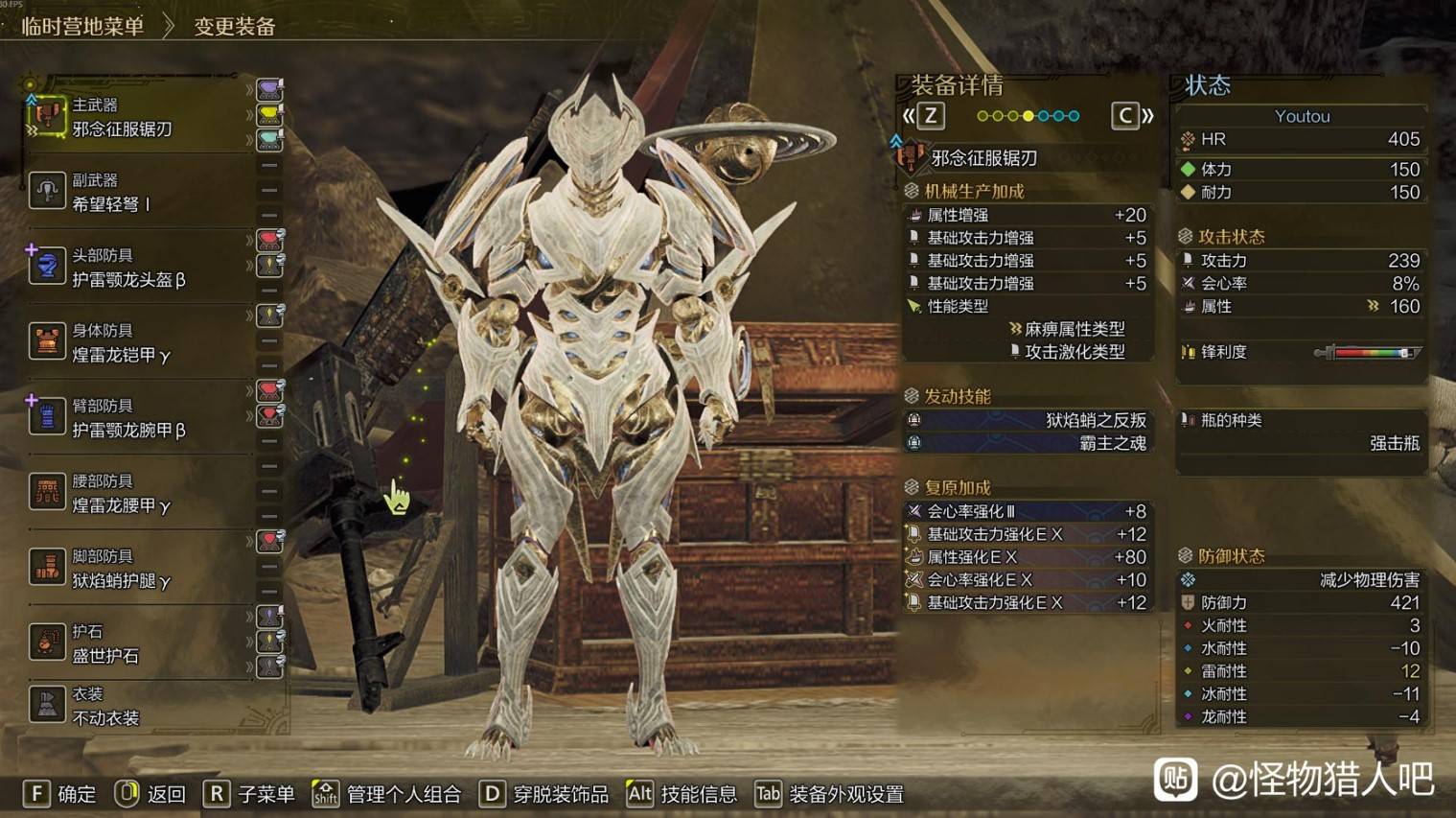Open 装备外观设置 appearance settings
This screenshot has height=818, width=1456.
[830, 794]
